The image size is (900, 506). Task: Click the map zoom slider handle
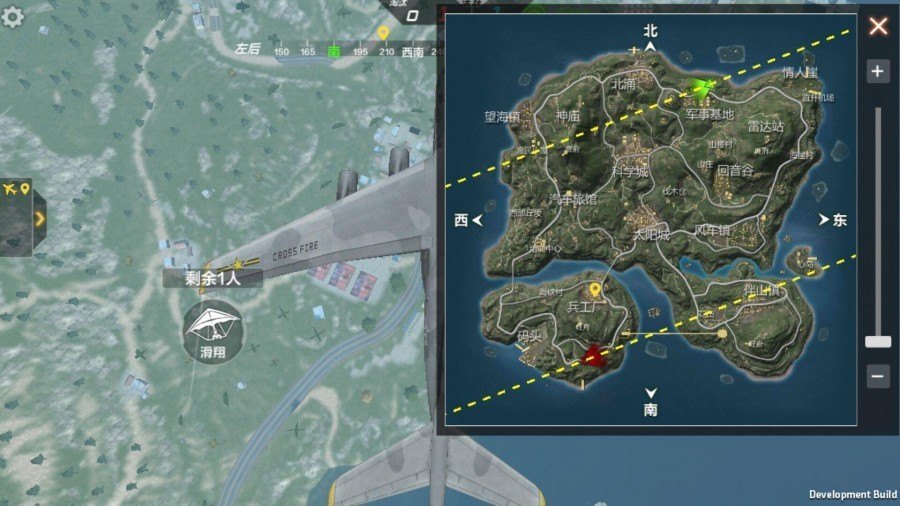click(878, 342)
